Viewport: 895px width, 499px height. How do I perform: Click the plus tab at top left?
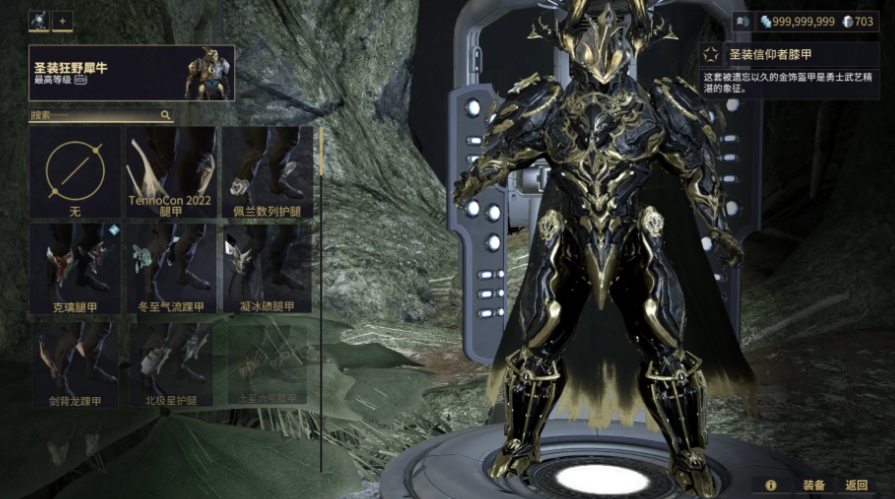61,20
